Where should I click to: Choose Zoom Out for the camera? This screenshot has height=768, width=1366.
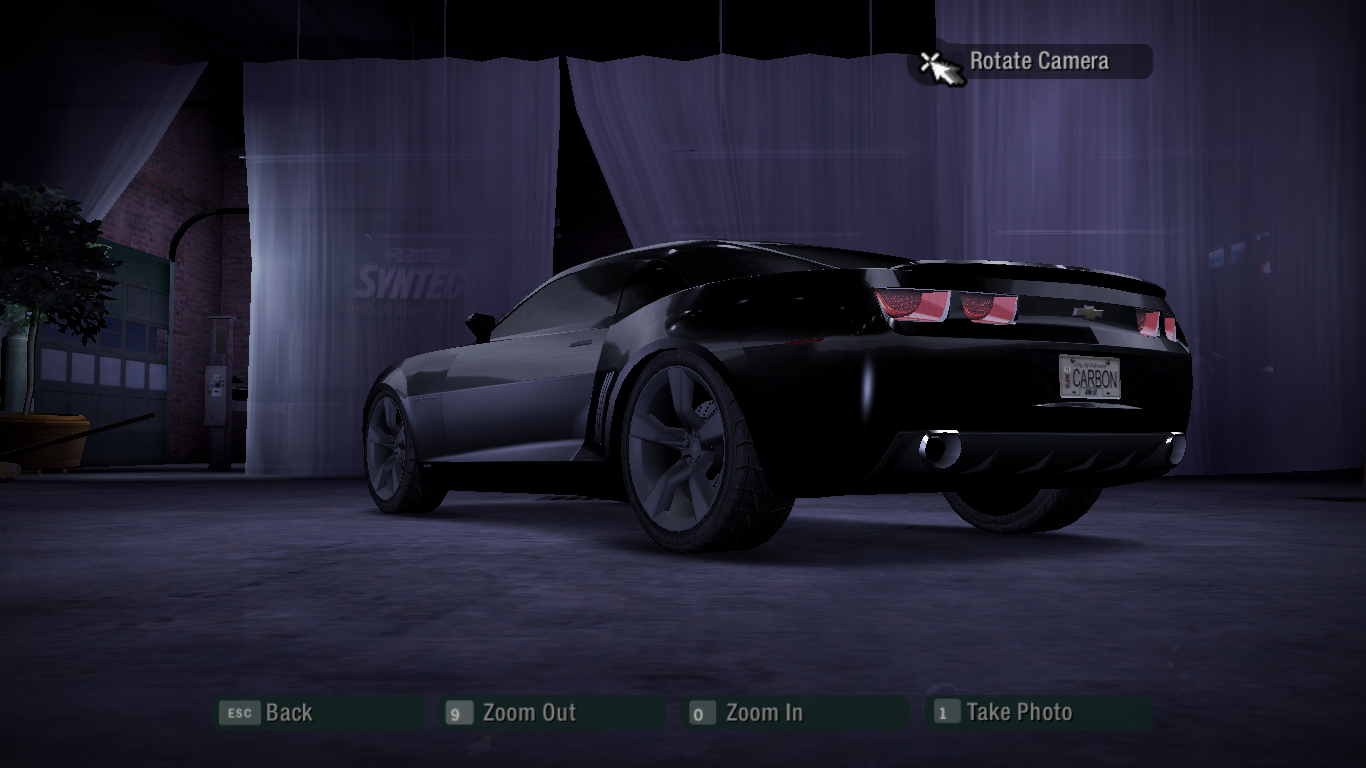(x=528, y=713)
